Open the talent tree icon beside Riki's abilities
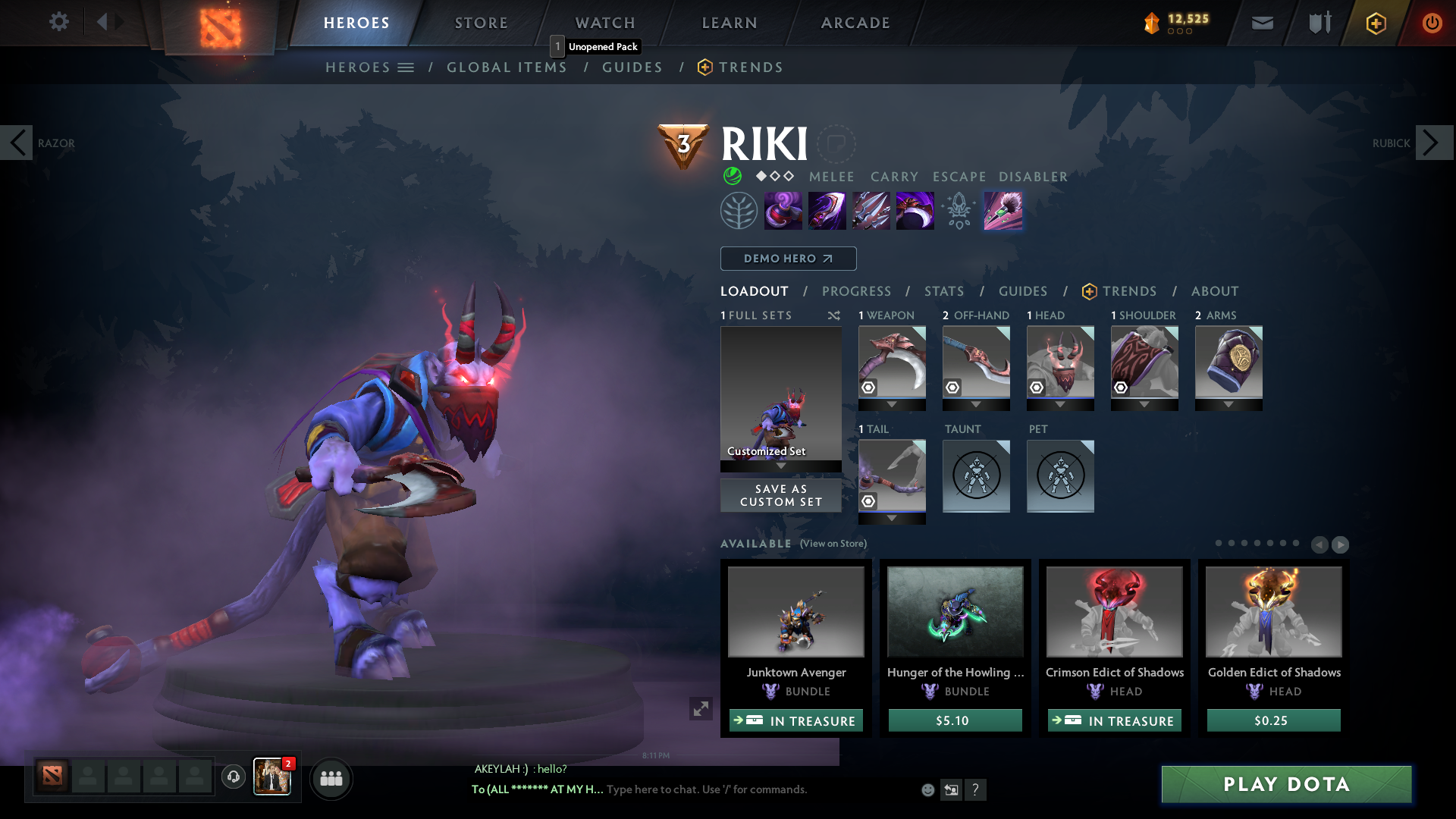This screenshot has height=819, width=1456. 739,210
